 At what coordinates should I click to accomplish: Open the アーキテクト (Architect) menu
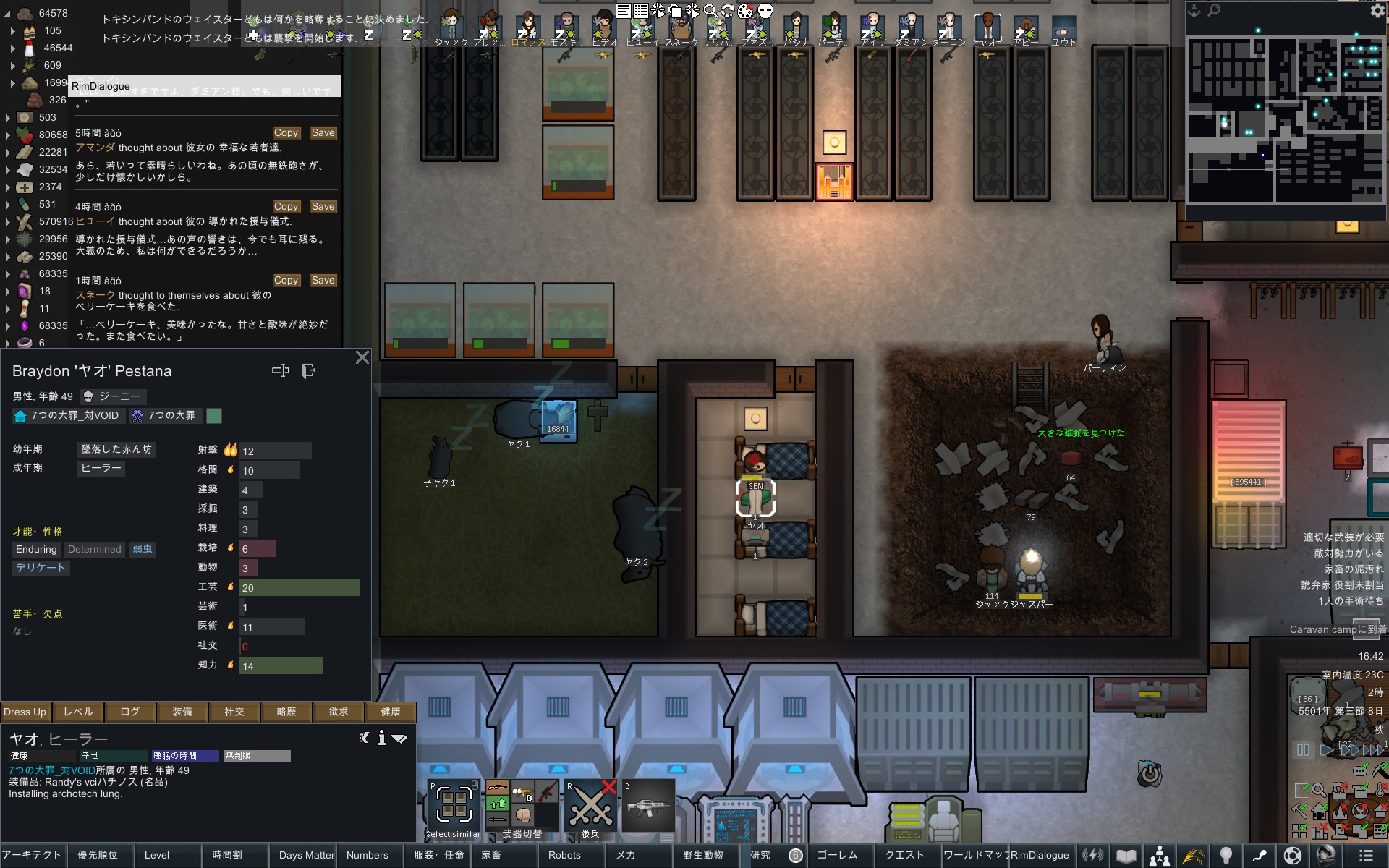[32, 855]
